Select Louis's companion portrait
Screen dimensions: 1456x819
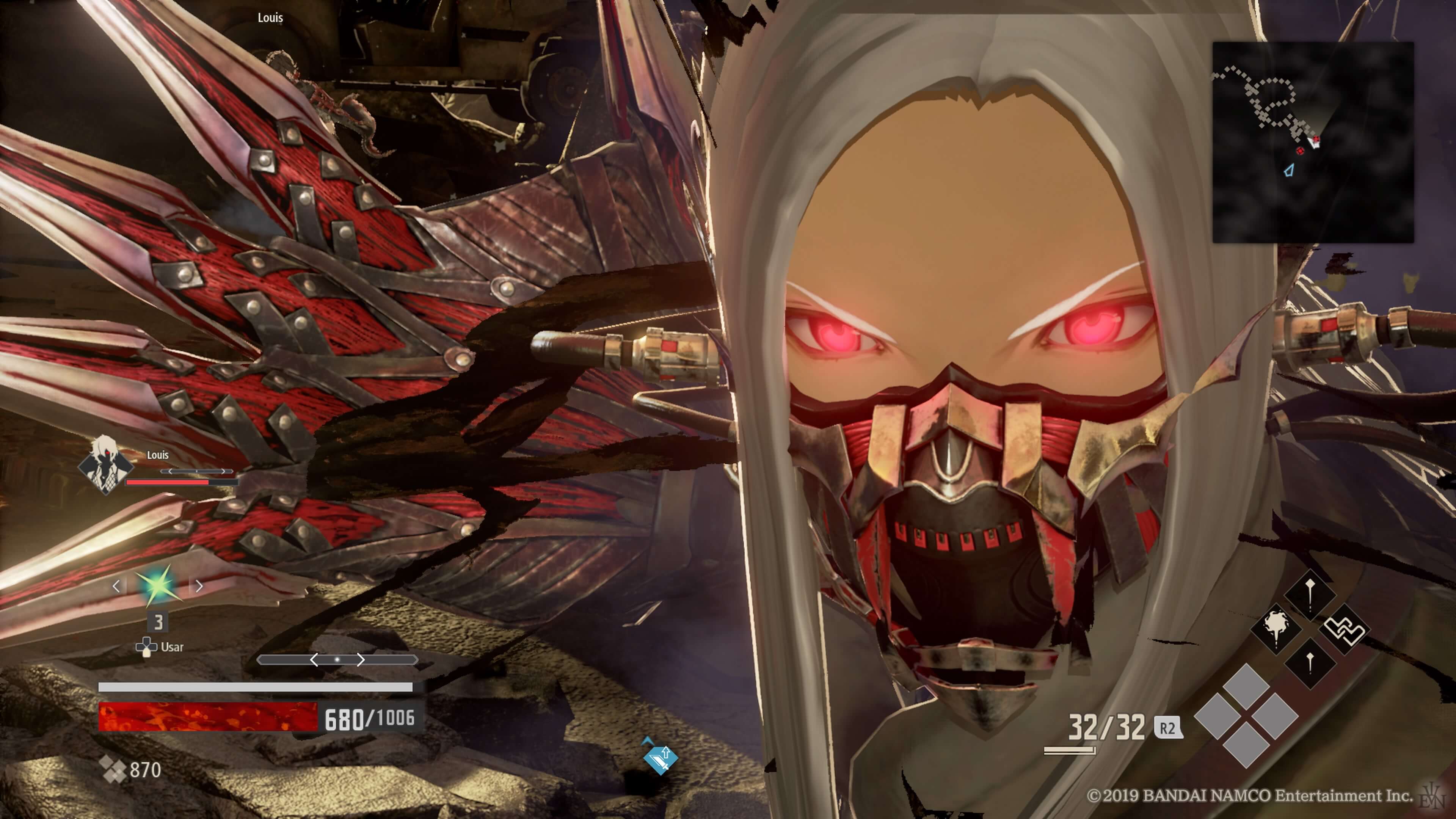point(105,464)
